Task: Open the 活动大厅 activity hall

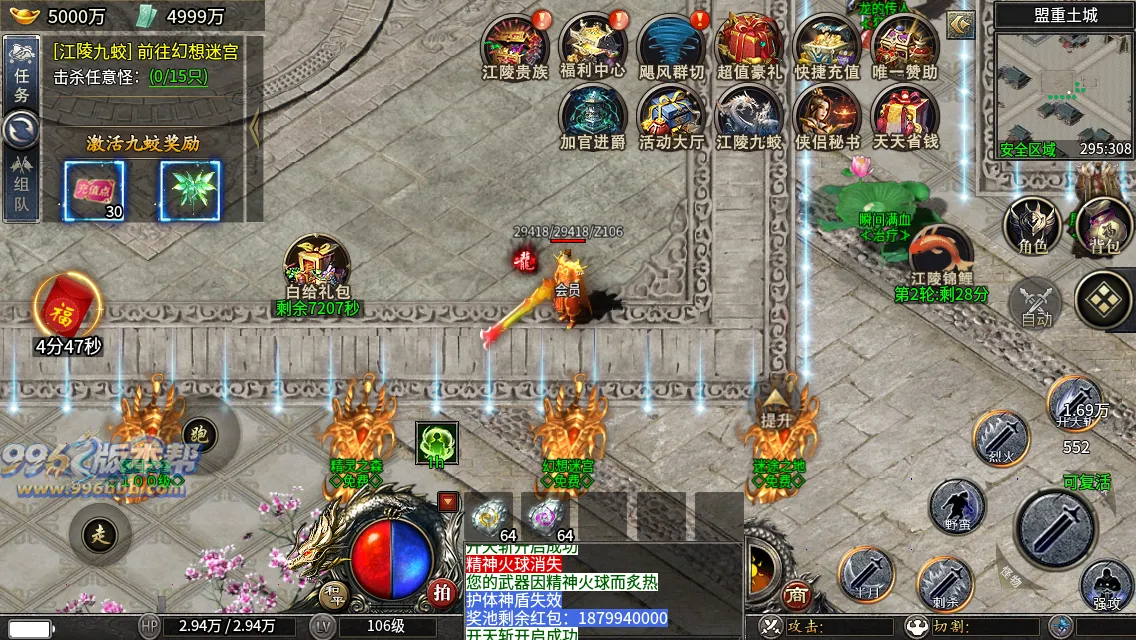Action: tap(671, 114)
